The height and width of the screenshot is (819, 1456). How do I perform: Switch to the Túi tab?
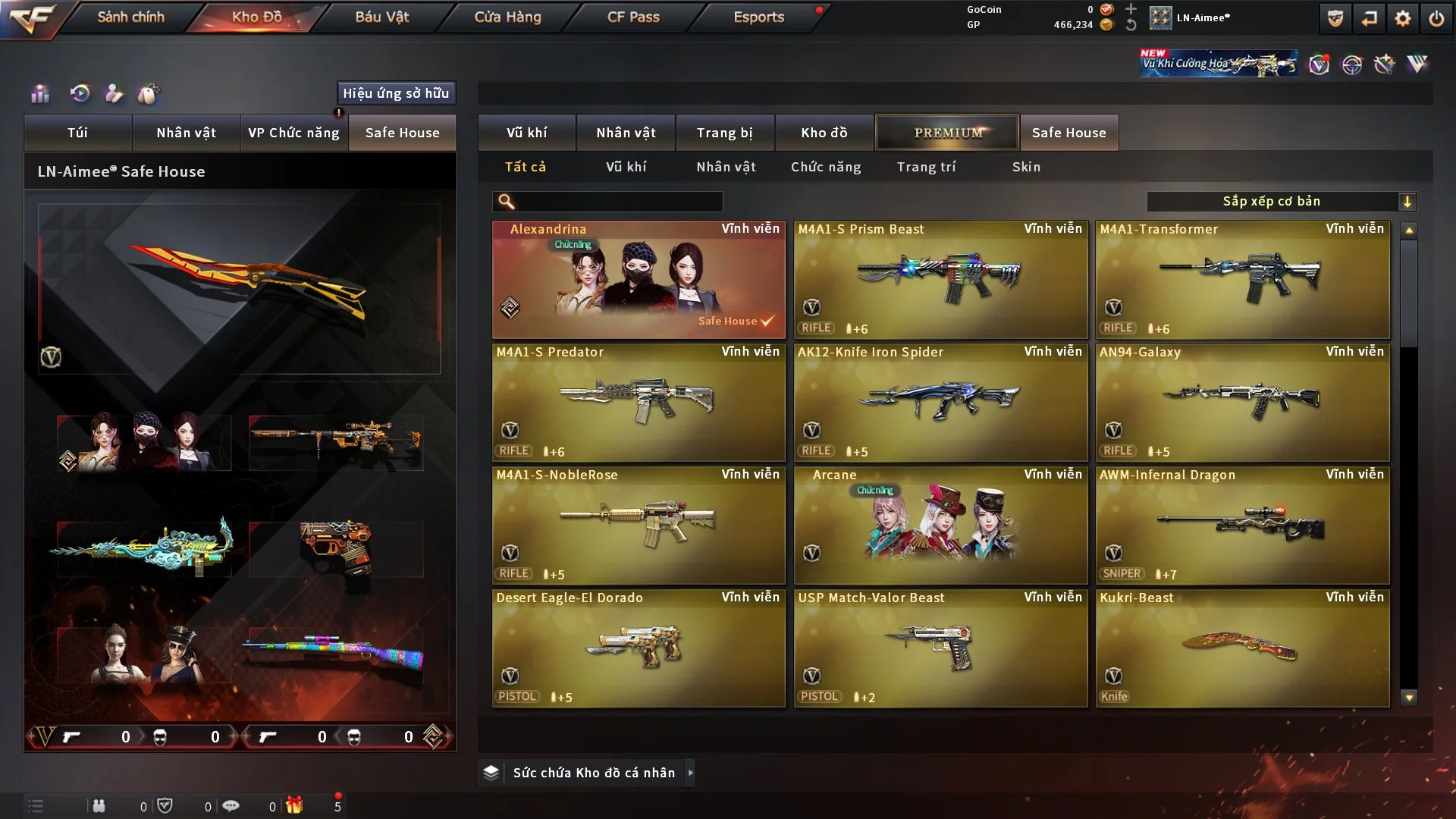click(77, 133)
